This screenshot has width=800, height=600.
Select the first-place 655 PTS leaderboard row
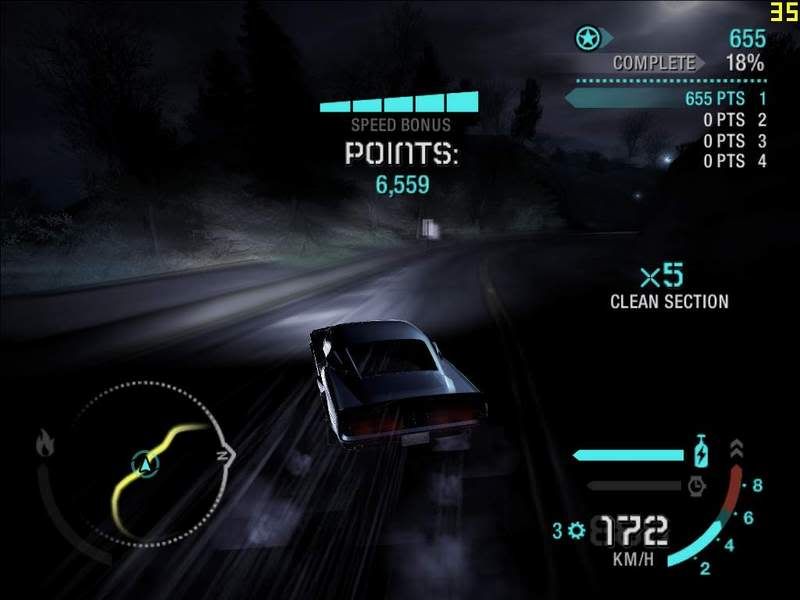click(666, 99)
